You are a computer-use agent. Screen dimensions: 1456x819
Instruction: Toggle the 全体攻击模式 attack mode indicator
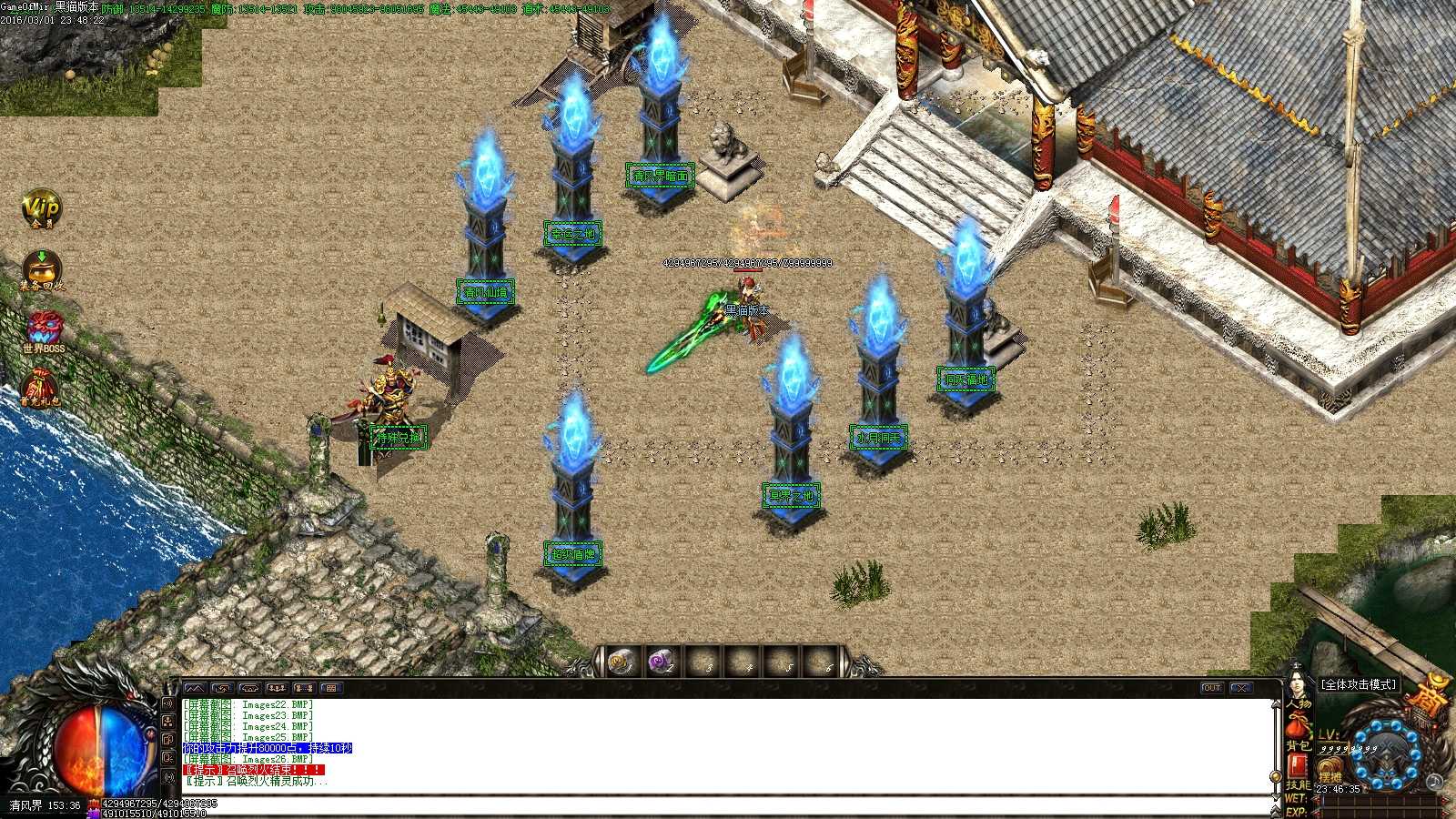[1358, 684]
